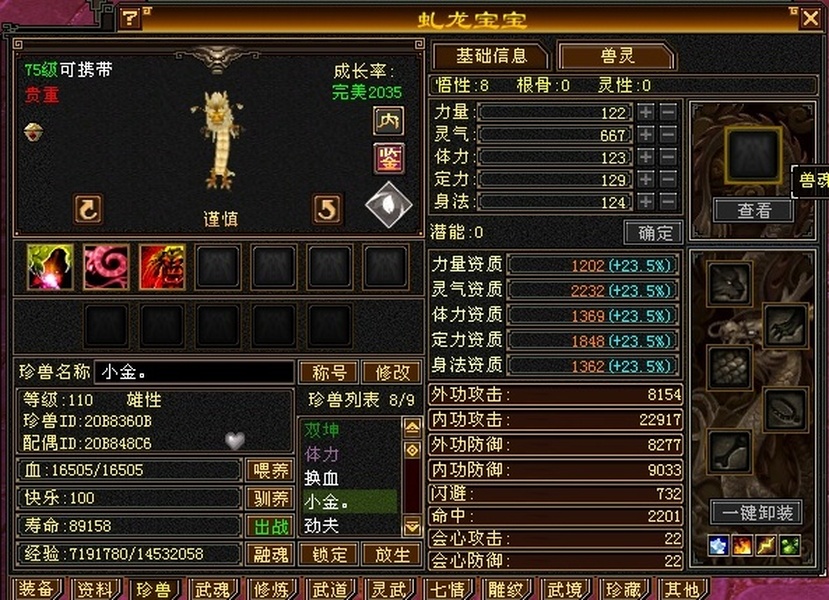Release the pet with 放生

click(x=391, y=554)
